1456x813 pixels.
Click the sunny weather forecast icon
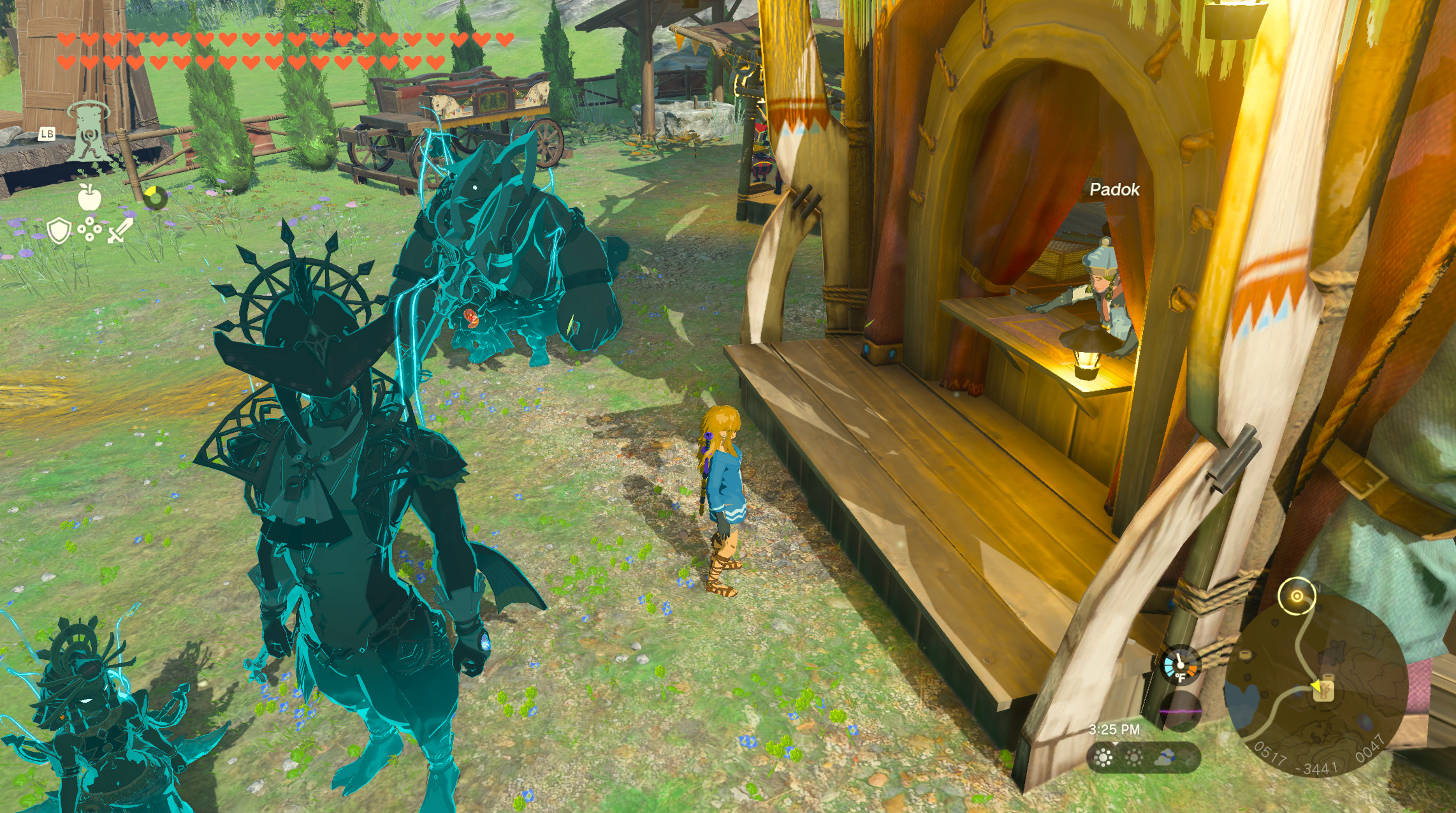1104,759
